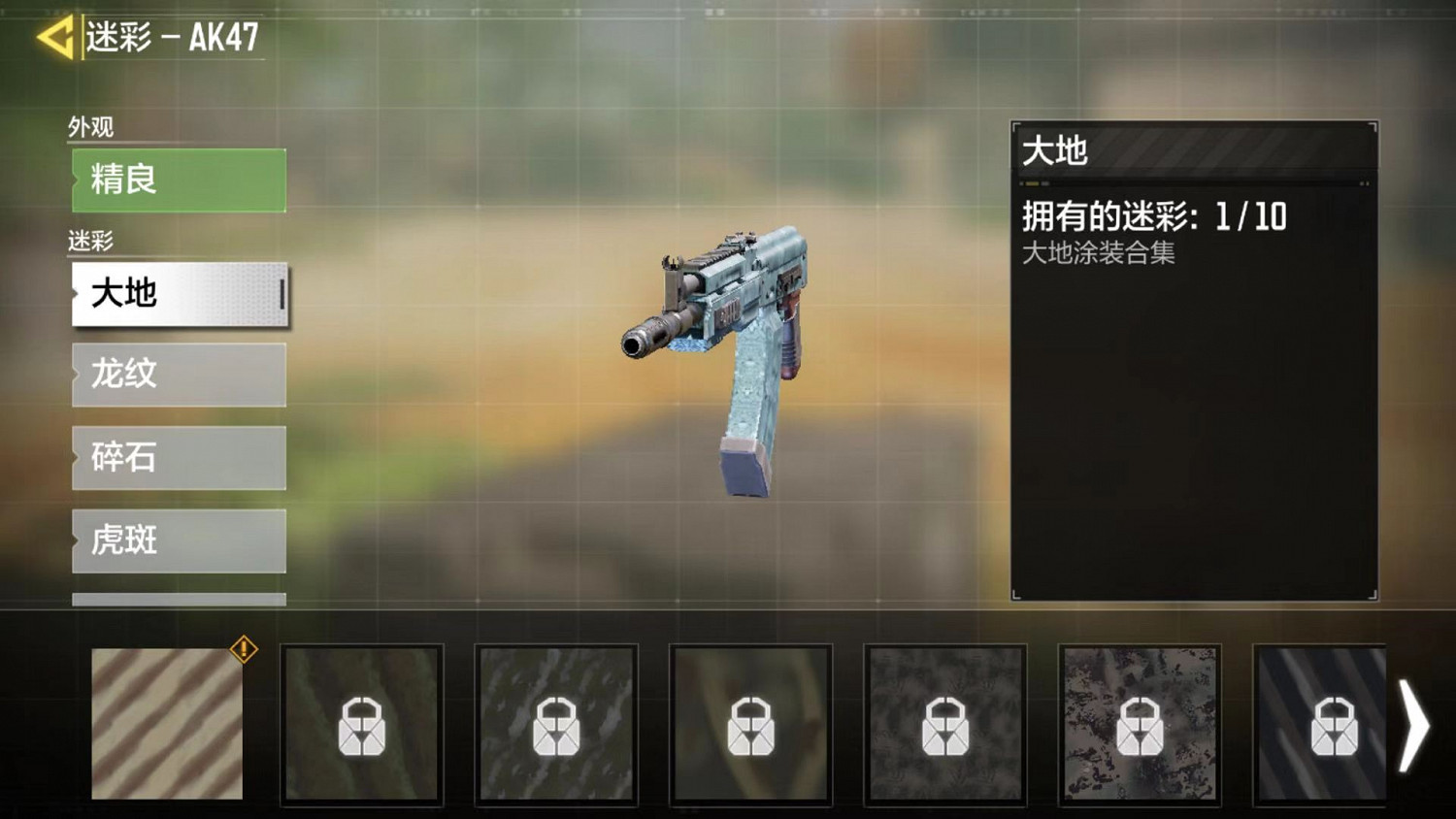Select the unlocked striped desert camo thumbnail
Viewport: 1456px width, 819px height.
pos(165,726)
